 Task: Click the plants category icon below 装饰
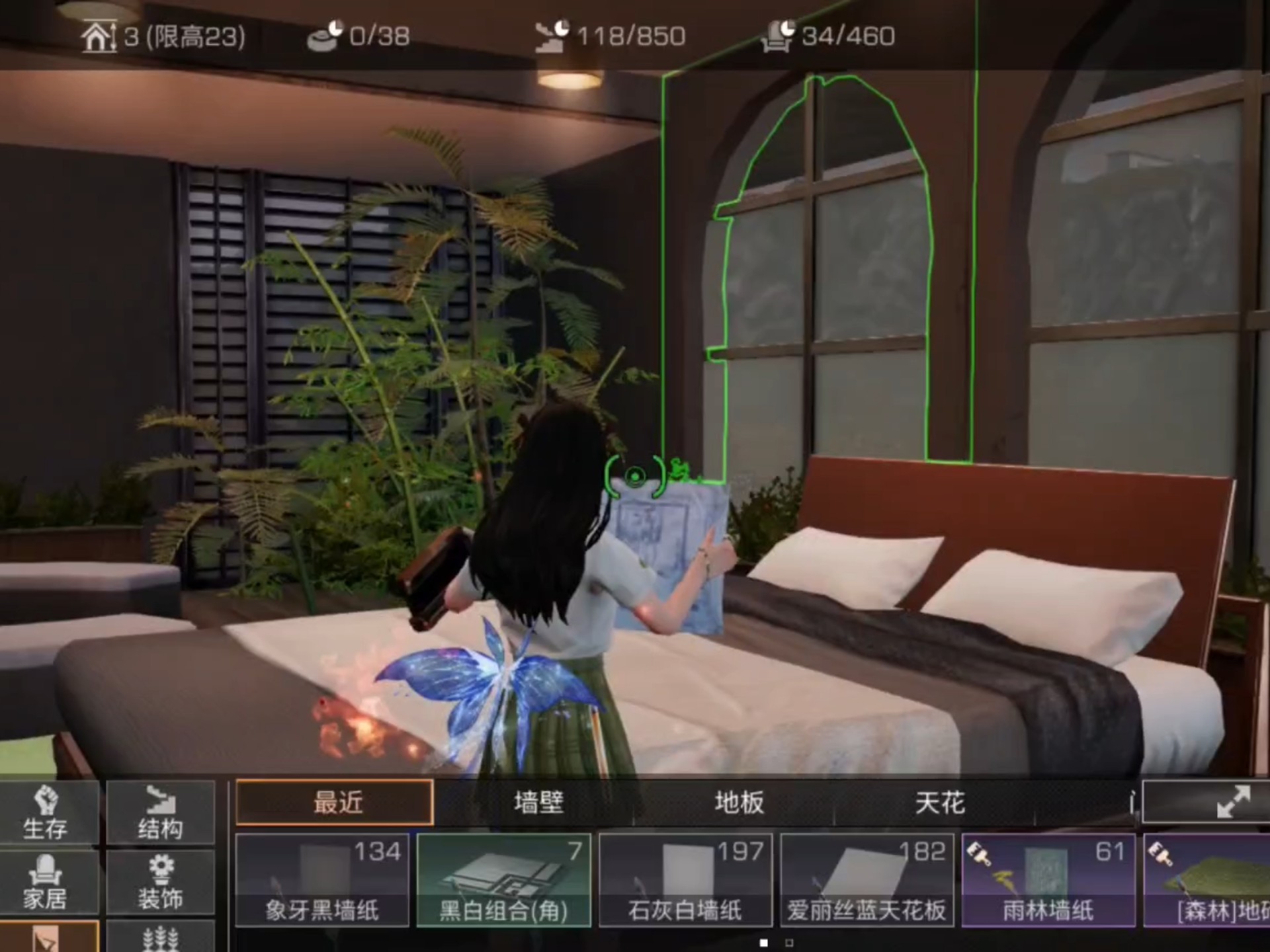pos(162,942)
